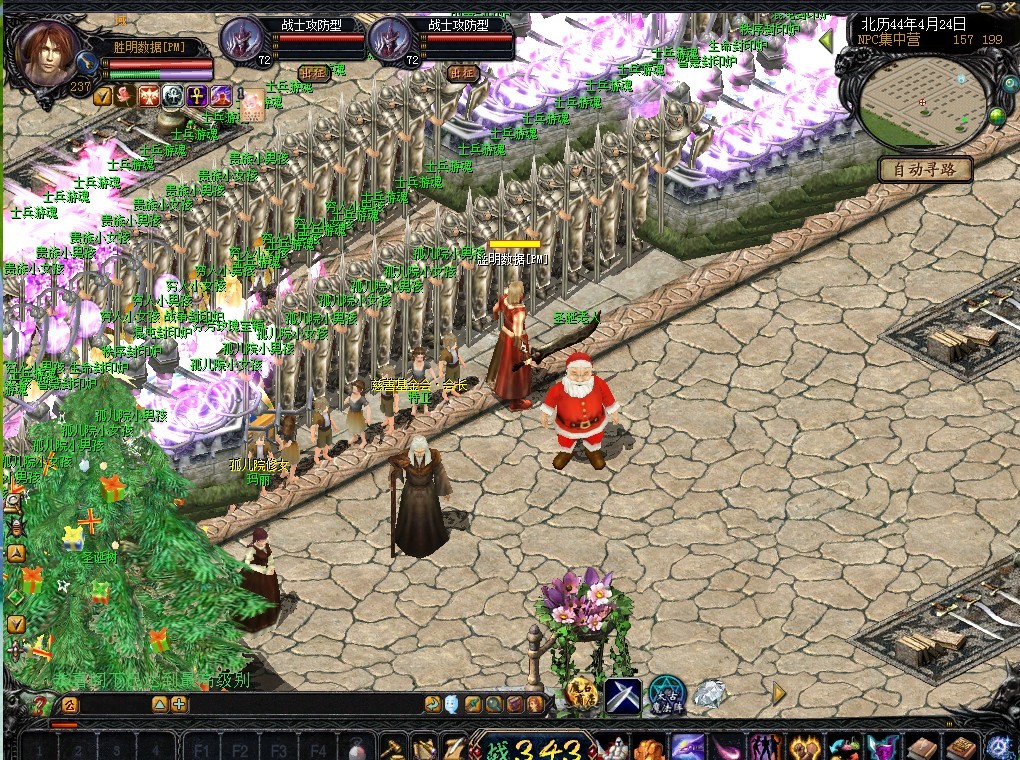The image size is (1020, 760).
Task: Expand the yellow arrow next to diamond icon
Action: coord(779,692)
